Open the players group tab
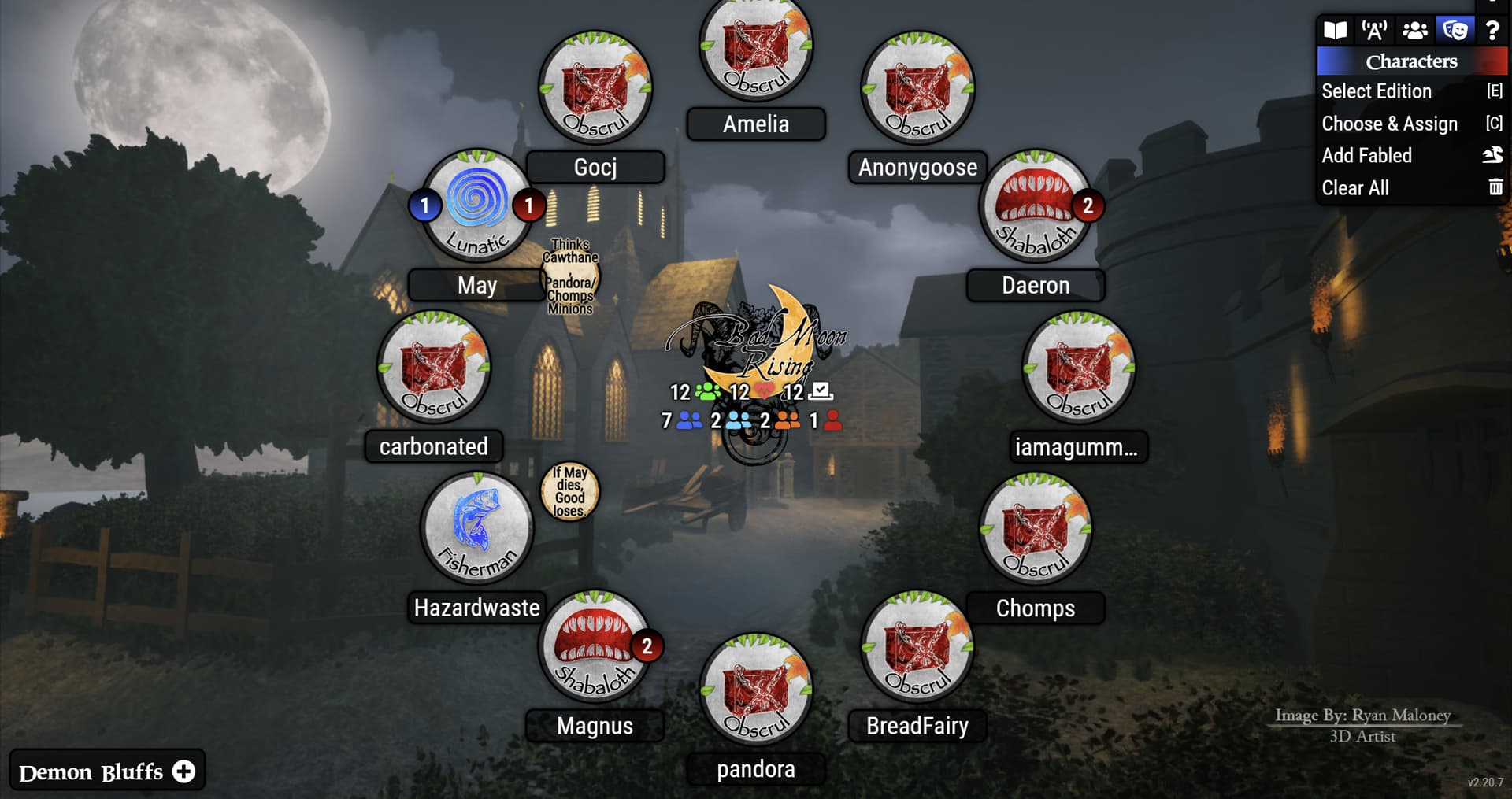 pyautogui.click(x=1414, y=31)
